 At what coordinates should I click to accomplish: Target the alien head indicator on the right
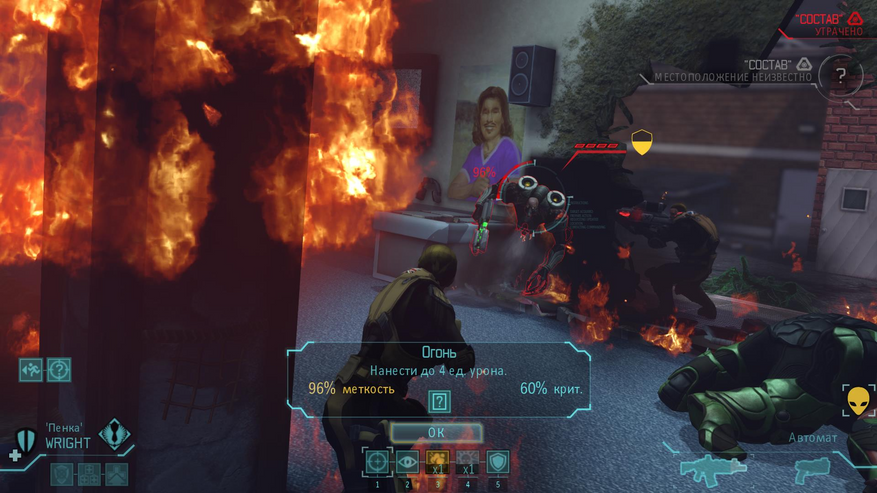[x=858, y=402]
